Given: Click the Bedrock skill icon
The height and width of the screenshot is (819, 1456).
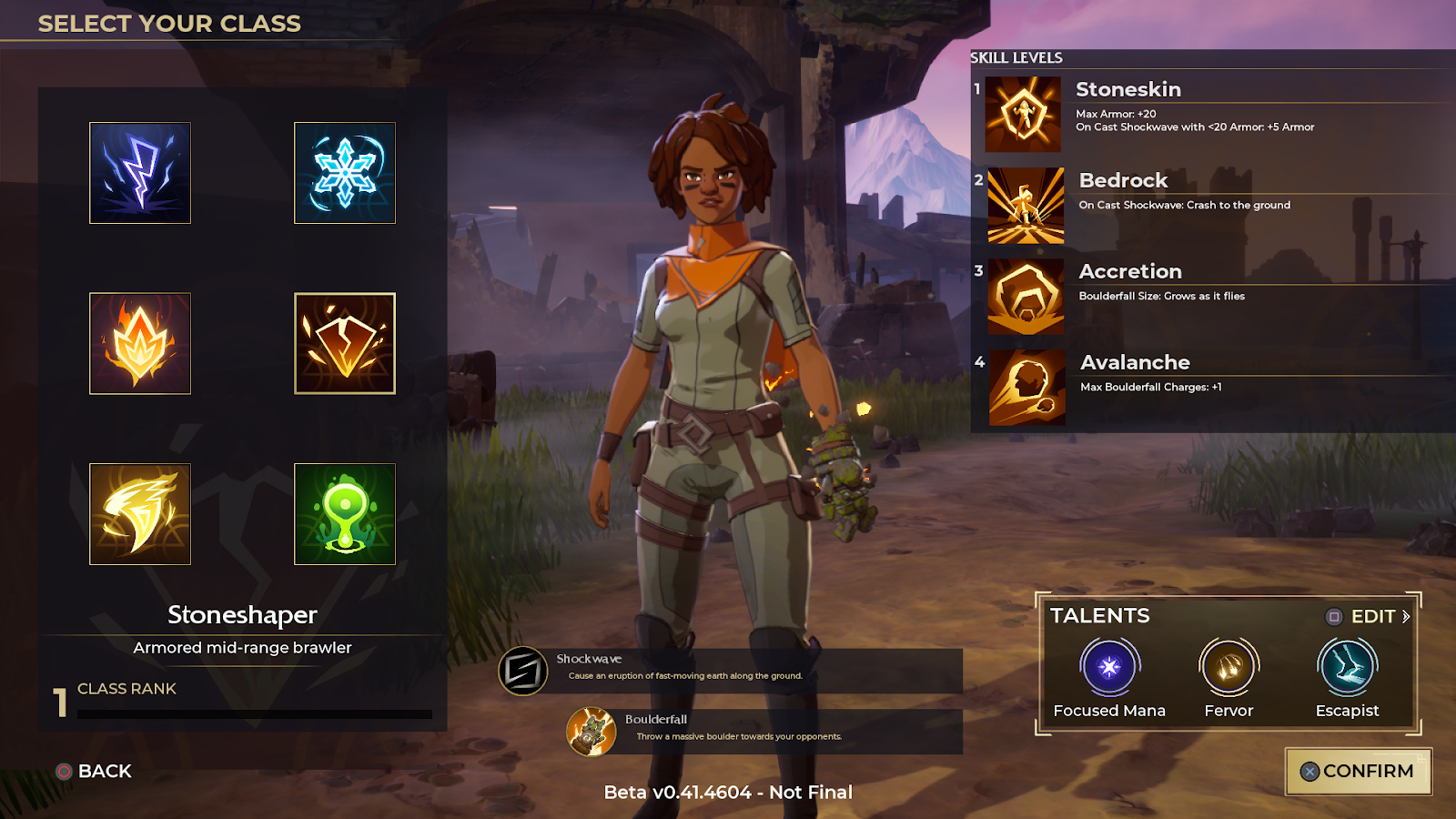Looking at the screenshot, I should click(x=1025, y=207).
